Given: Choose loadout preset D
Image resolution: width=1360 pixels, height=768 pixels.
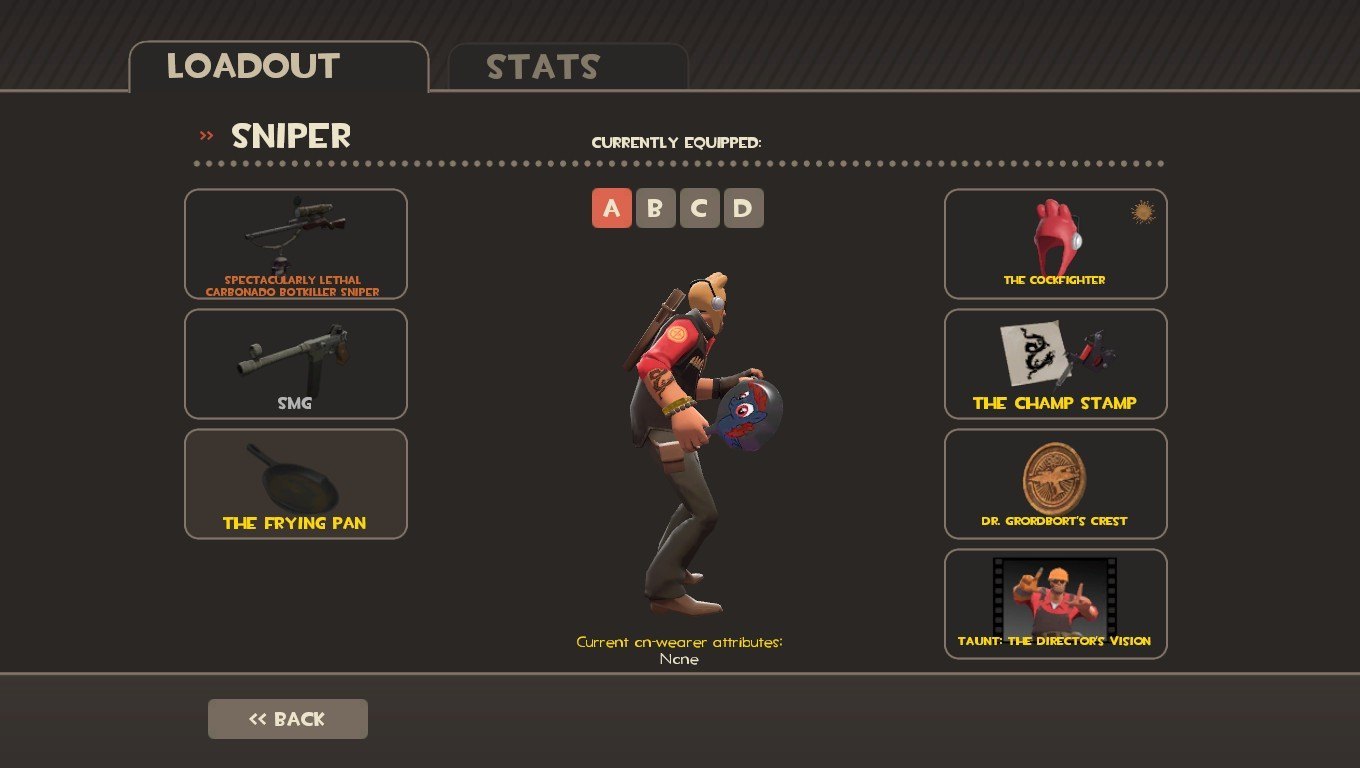Looking at the screenshot, I should (744, 209).
